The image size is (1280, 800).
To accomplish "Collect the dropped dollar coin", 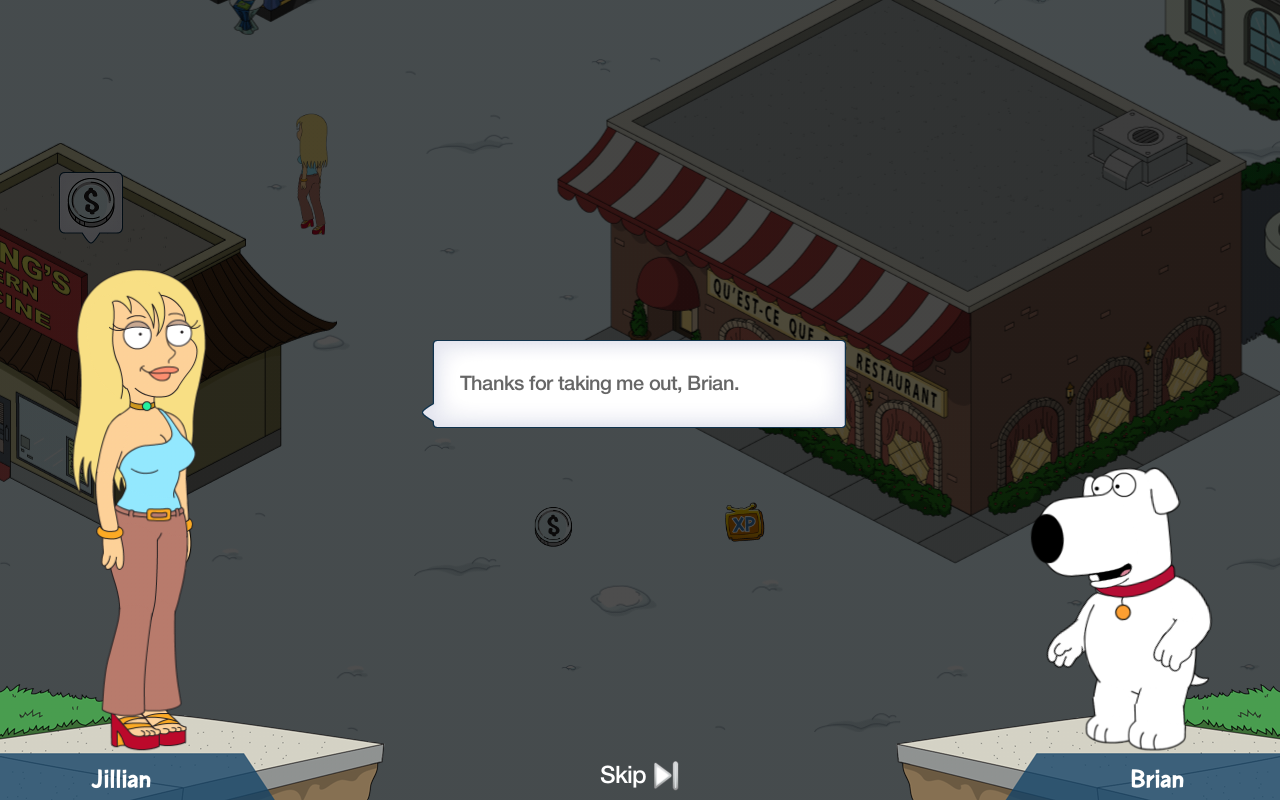I will click(553, 526).
